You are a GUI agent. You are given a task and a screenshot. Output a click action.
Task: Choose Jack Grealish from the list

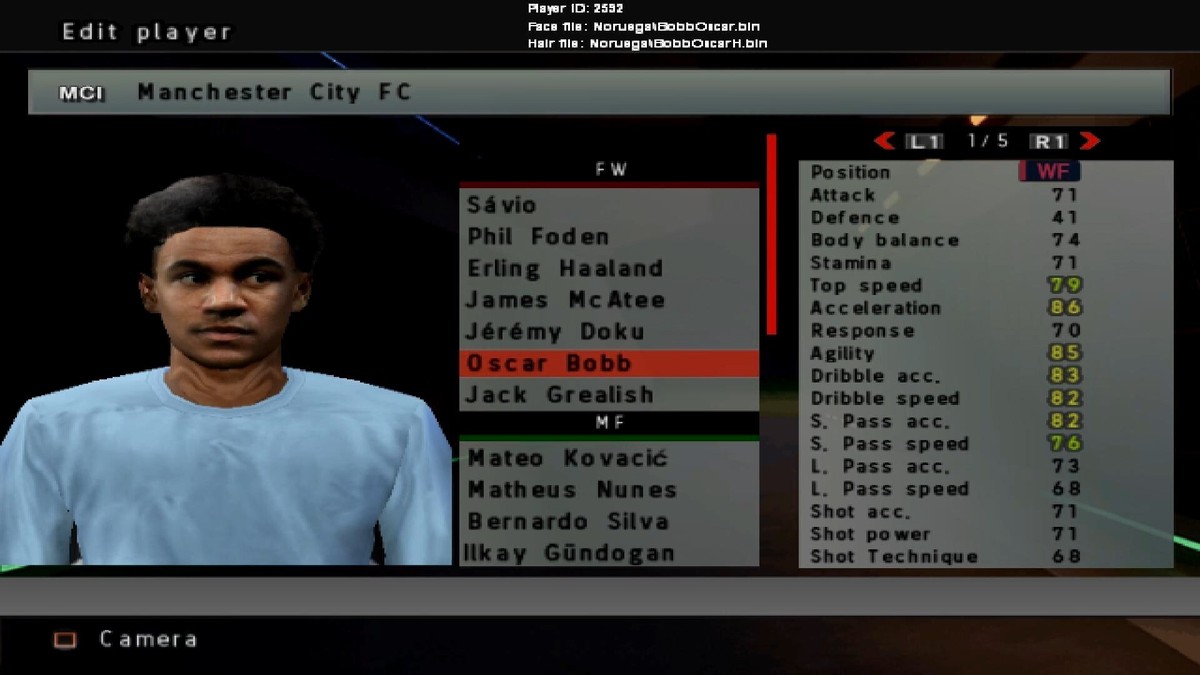(x=560, y=395)
